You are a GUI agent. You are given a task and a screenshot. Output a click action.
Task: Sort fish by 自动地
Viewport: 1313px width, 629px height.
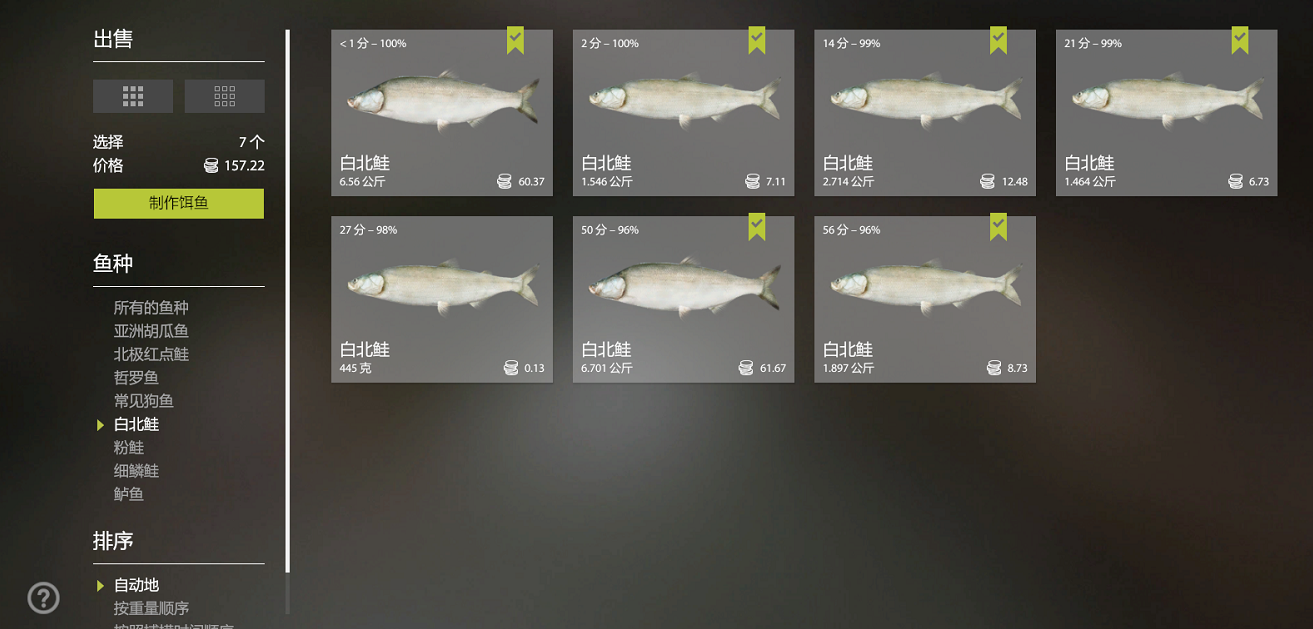(x=136, y=585)
